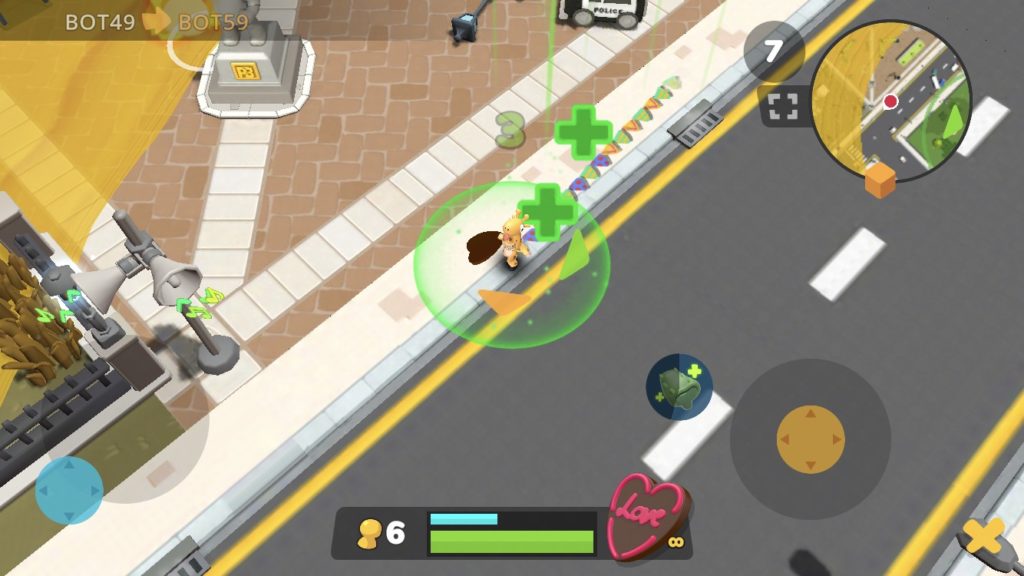Tap the blue movement joystick
This screenshot has height=576, width=1024.
click(69, 490)
